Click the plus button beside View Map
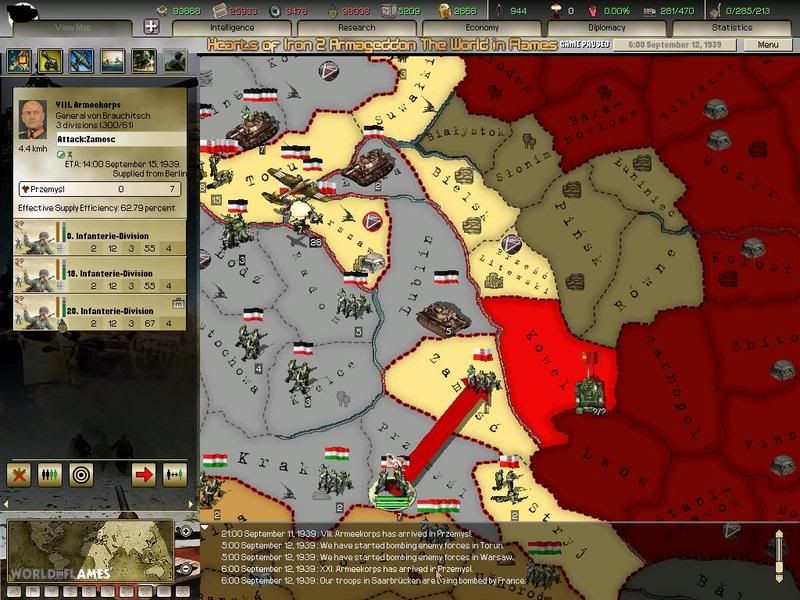The width and height of the screenshot is (800, 600). [152, 28]
